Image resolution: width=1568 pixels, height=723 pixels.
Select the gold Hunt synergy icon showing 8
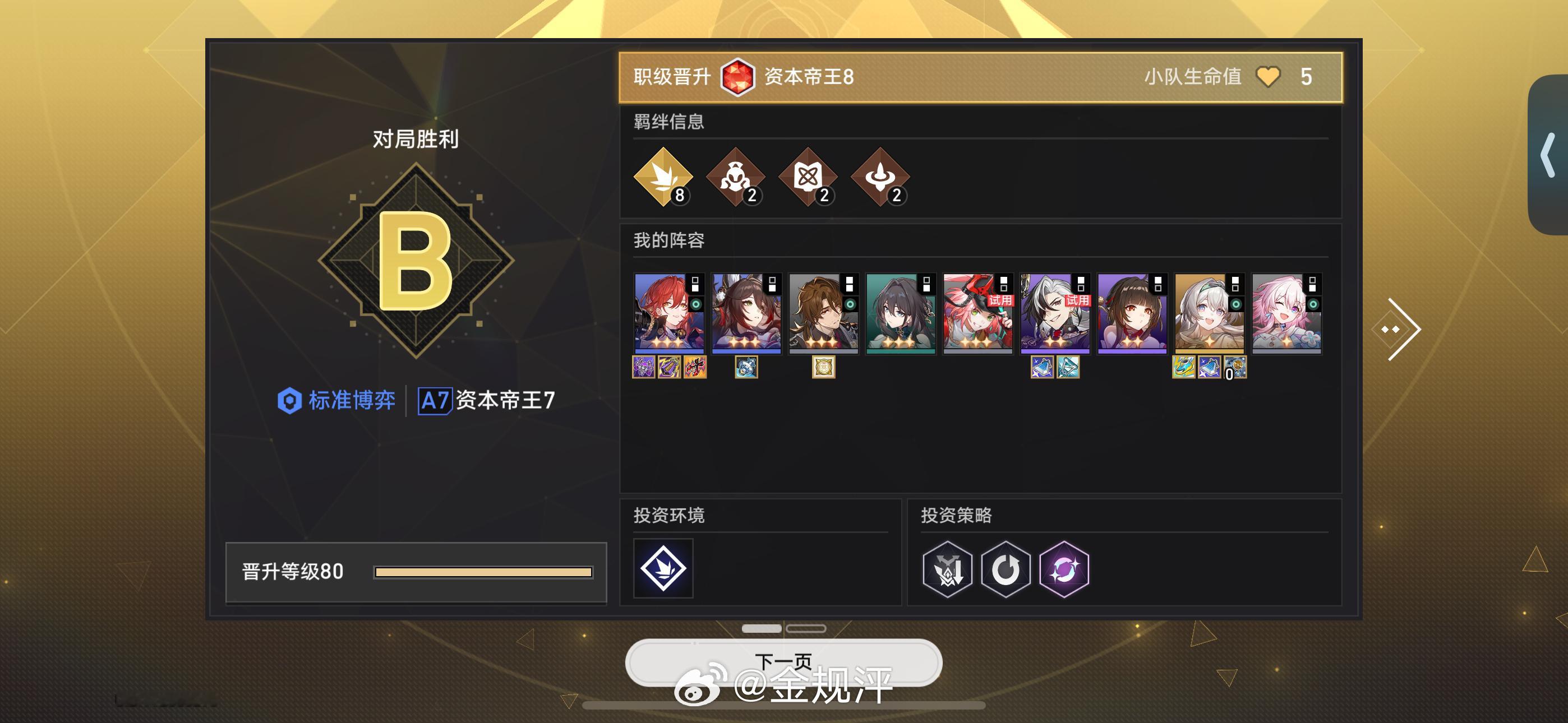[663, 179]
